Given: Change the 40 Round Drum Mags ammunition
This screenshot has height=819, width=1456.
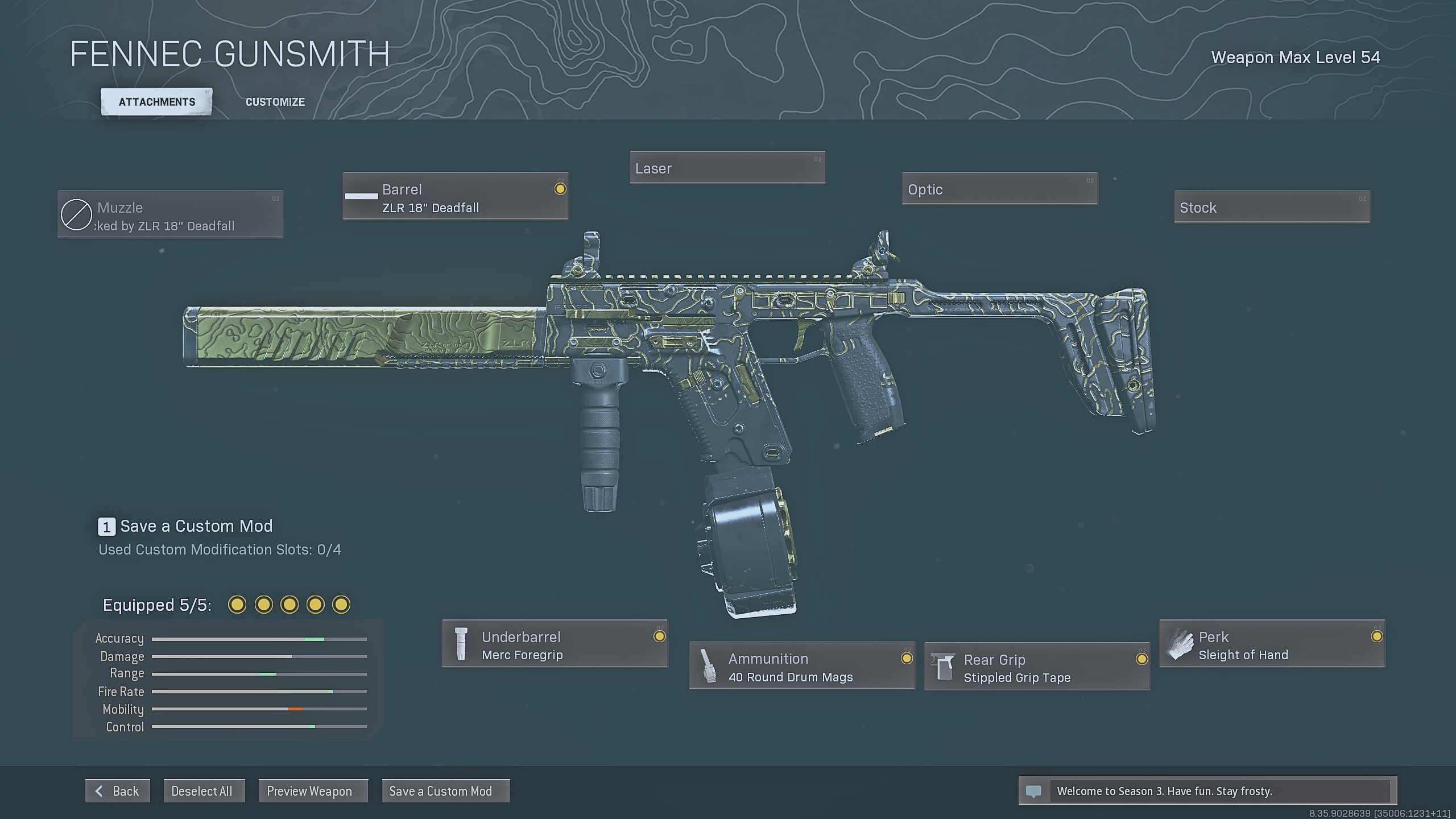Looking at the screenshot, I should 802,666.
